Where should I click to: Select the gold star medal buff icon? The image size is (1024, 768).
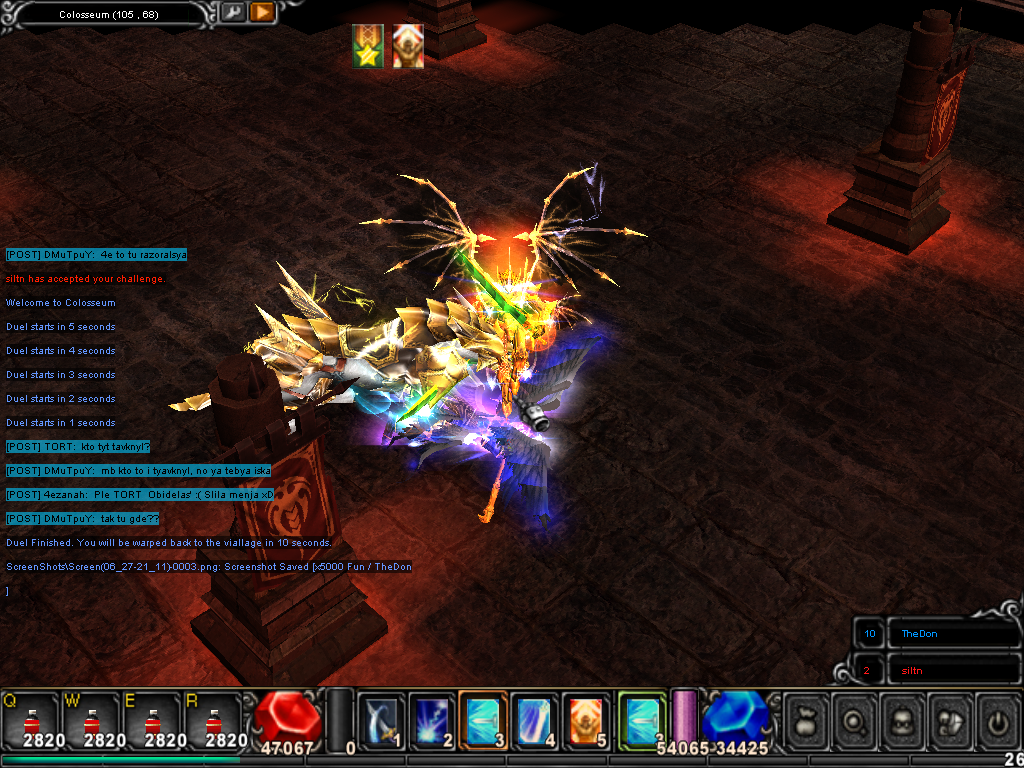(x=368, y=47)
